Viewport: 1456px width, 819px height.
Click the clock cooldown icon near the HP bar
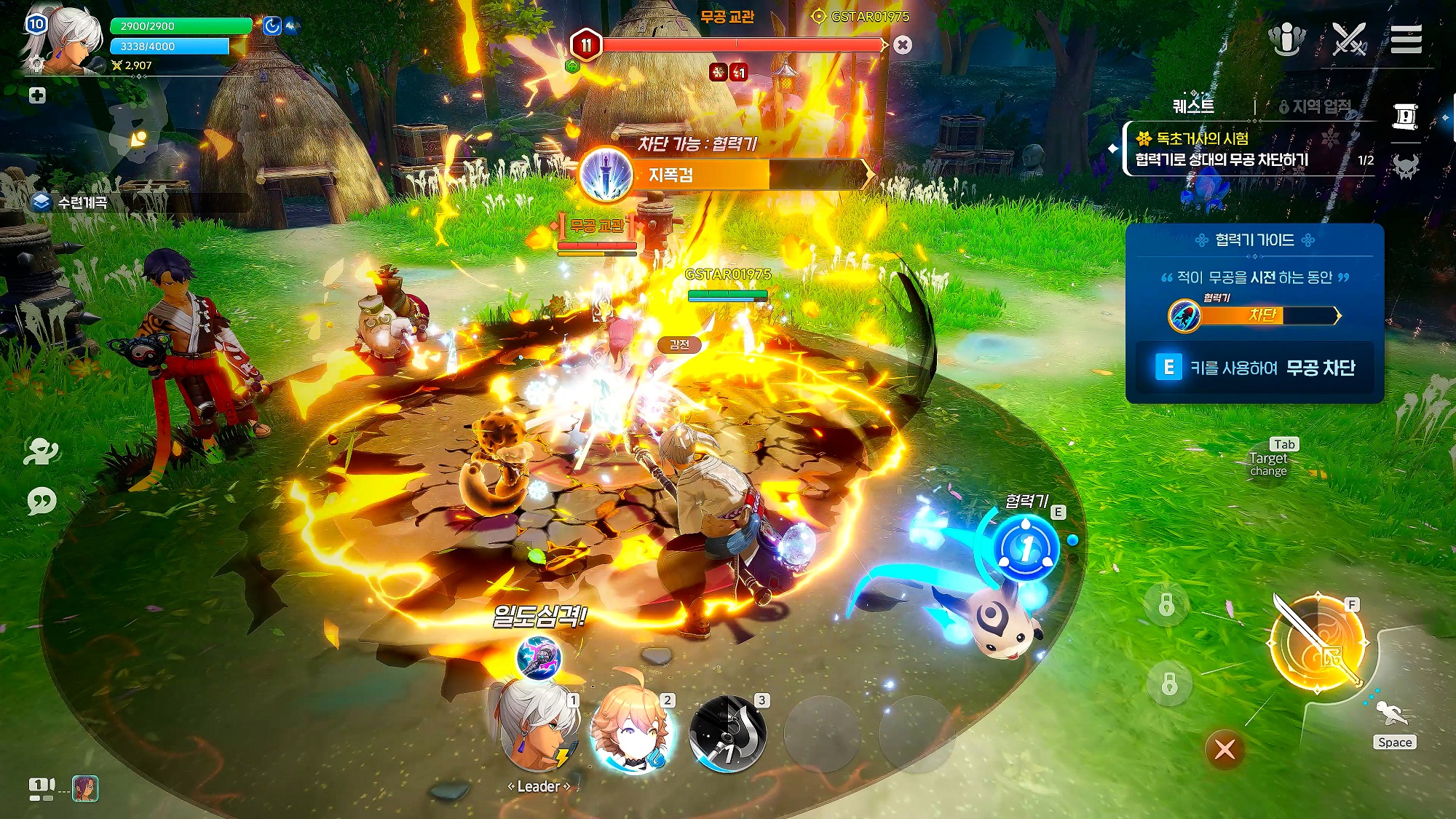click(272, 26)
